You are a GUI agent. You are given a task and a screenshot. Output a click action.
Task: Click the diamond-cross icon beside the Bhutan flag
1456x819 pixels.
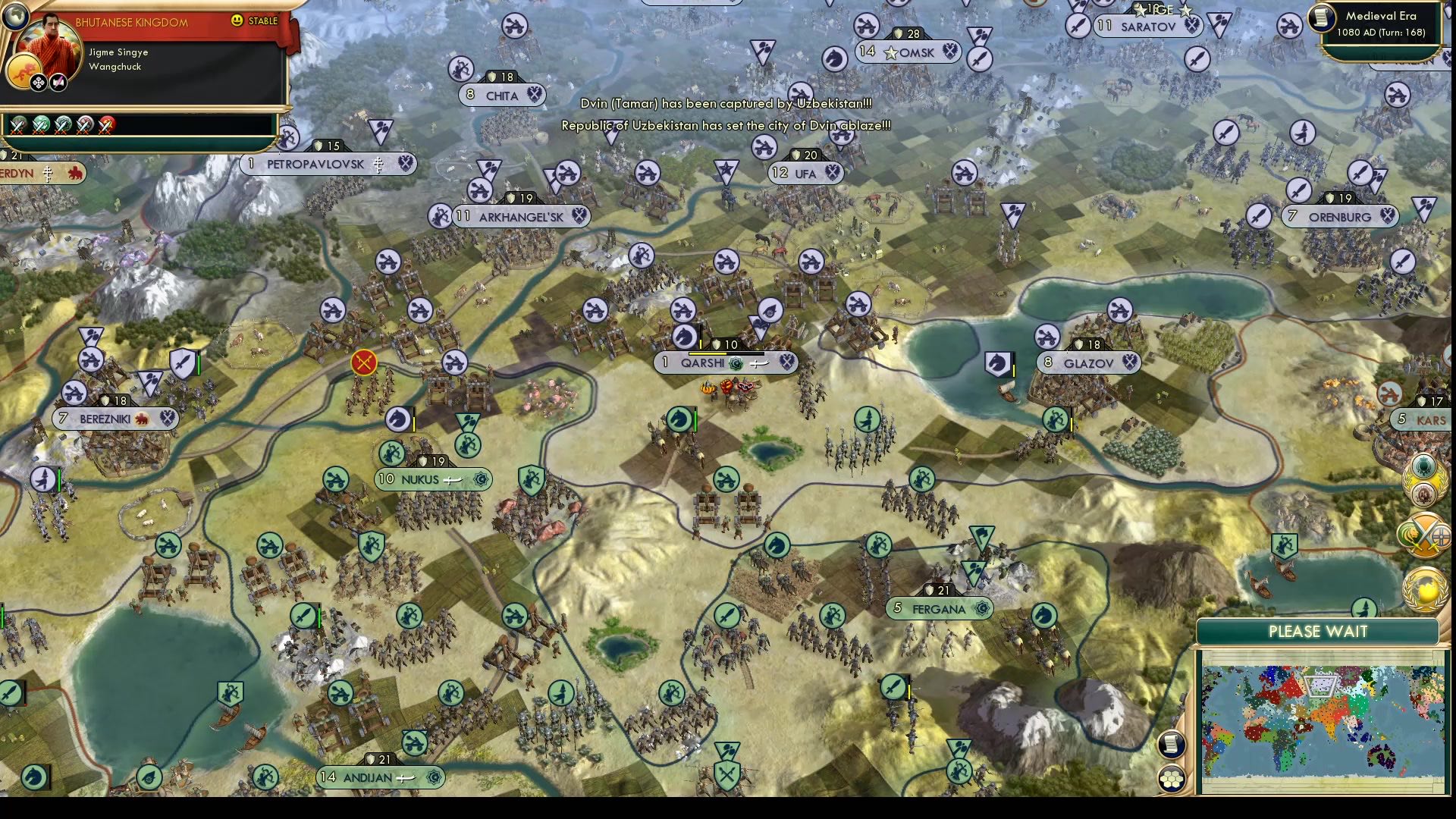tap(39, 82)
